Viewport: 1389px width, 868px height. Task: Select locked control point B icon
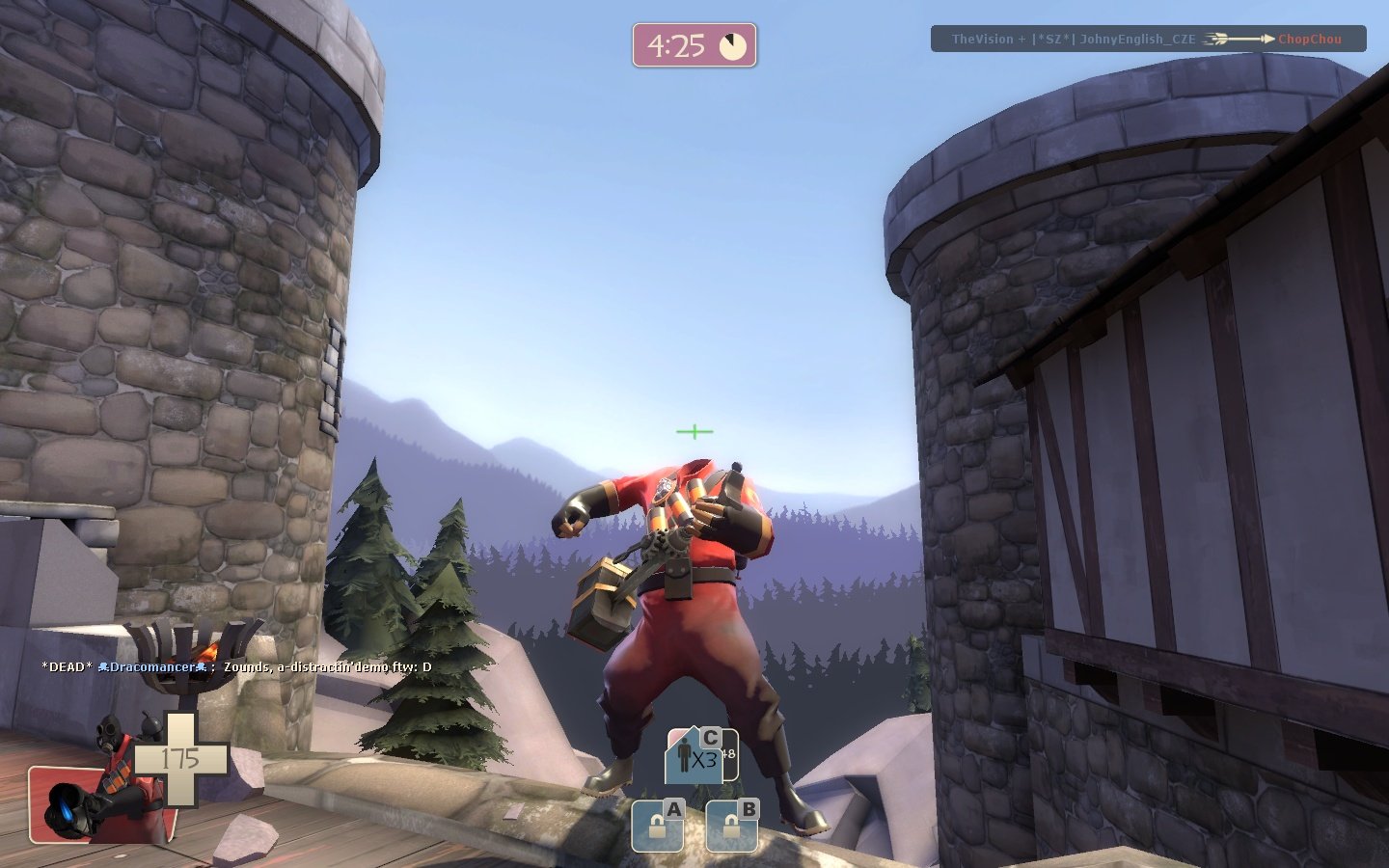[x=732, y=826]
